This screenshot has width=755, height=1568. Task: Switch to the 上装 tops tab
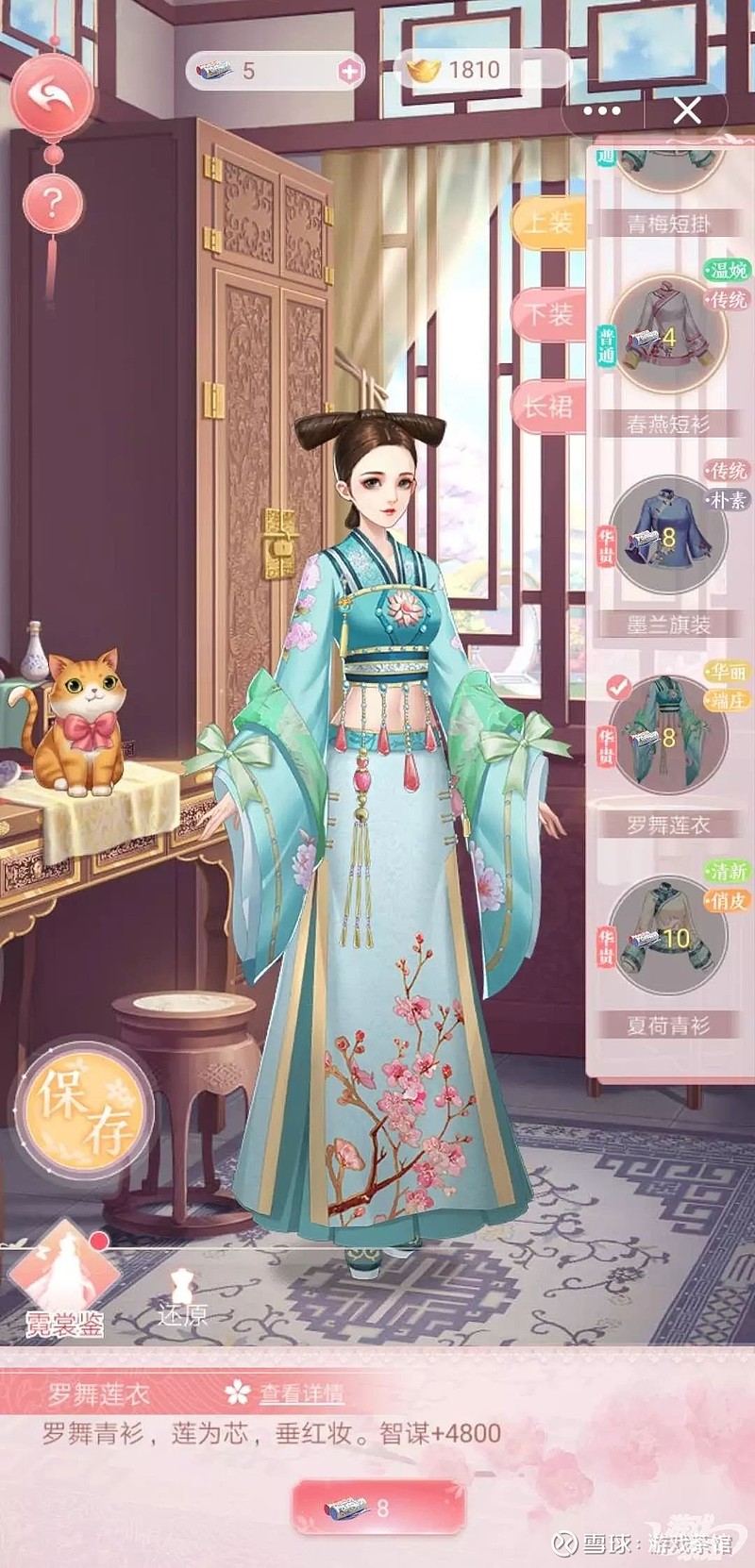coord(547,224)
